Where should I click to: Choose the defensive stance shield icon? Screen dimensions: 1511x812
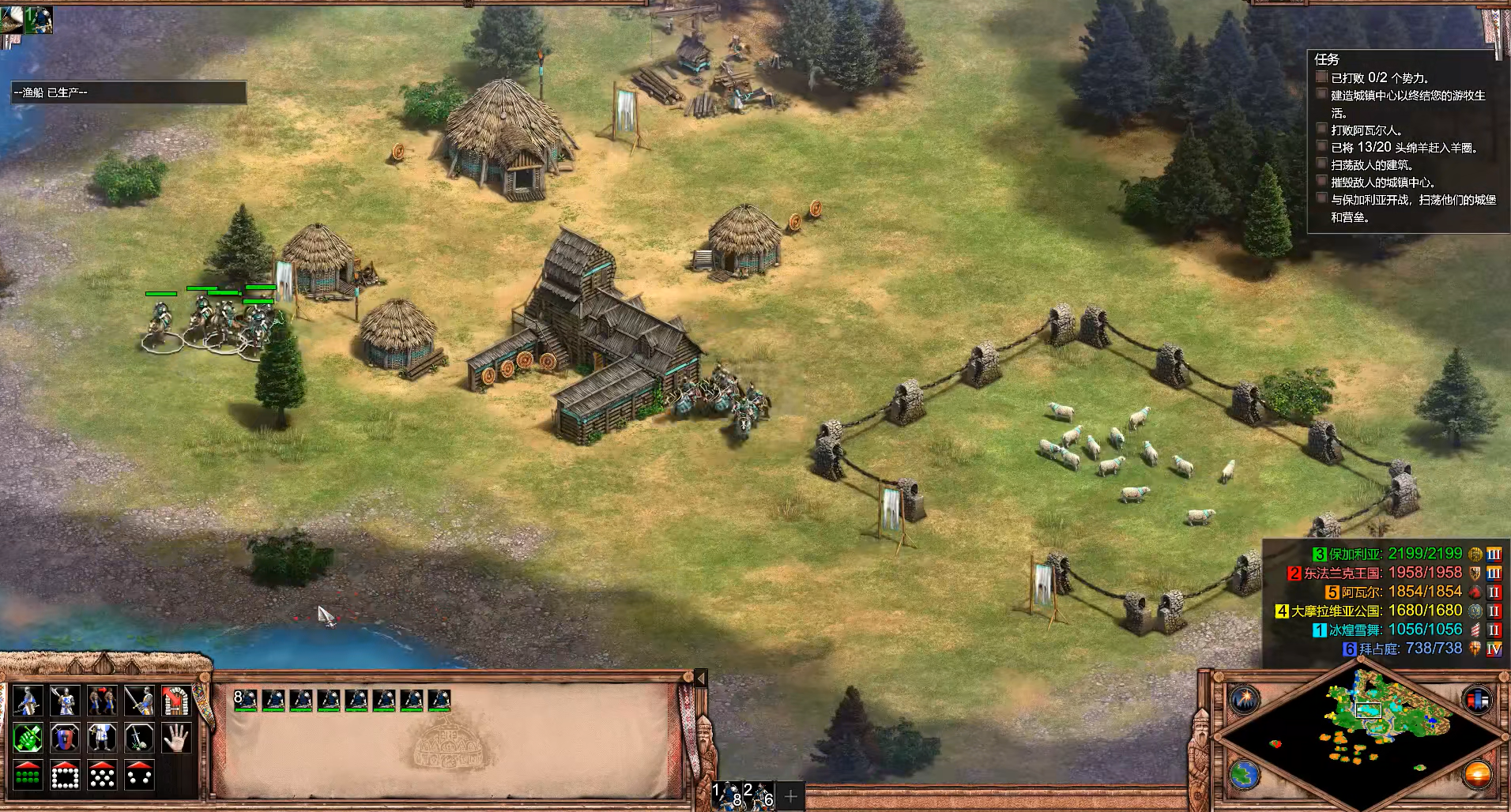point(65,738)
